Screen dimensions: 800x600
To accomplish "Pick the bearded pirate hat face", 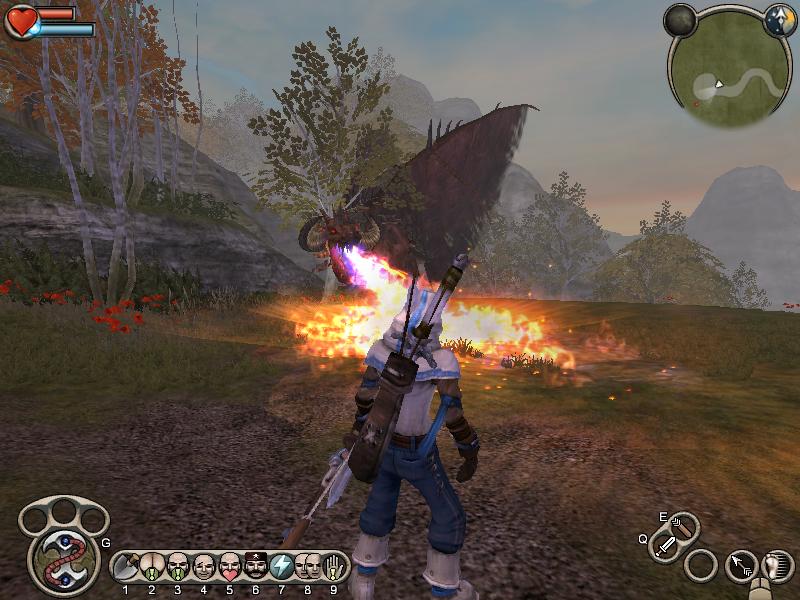I will coord(256,567).
